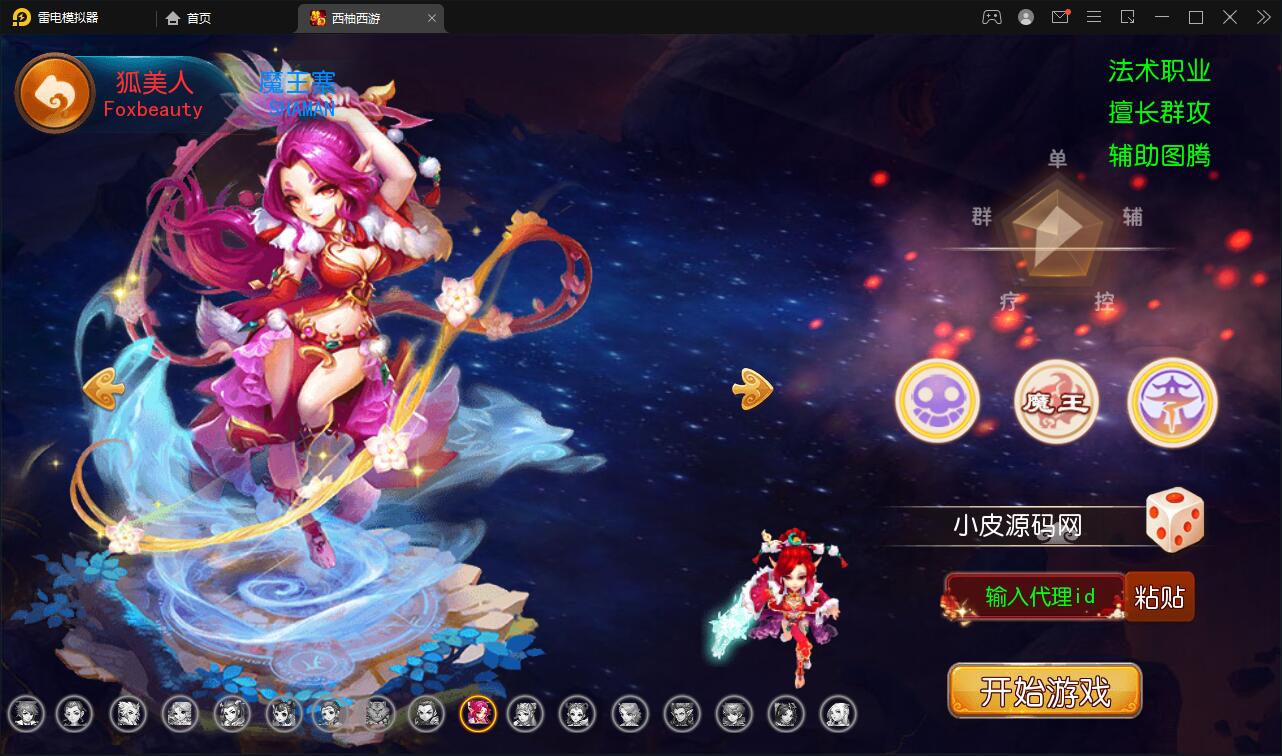Viewport: 1282px width, 756px height.
Task: Open the emulator mailbox with notification dot
Action: 1060,17
